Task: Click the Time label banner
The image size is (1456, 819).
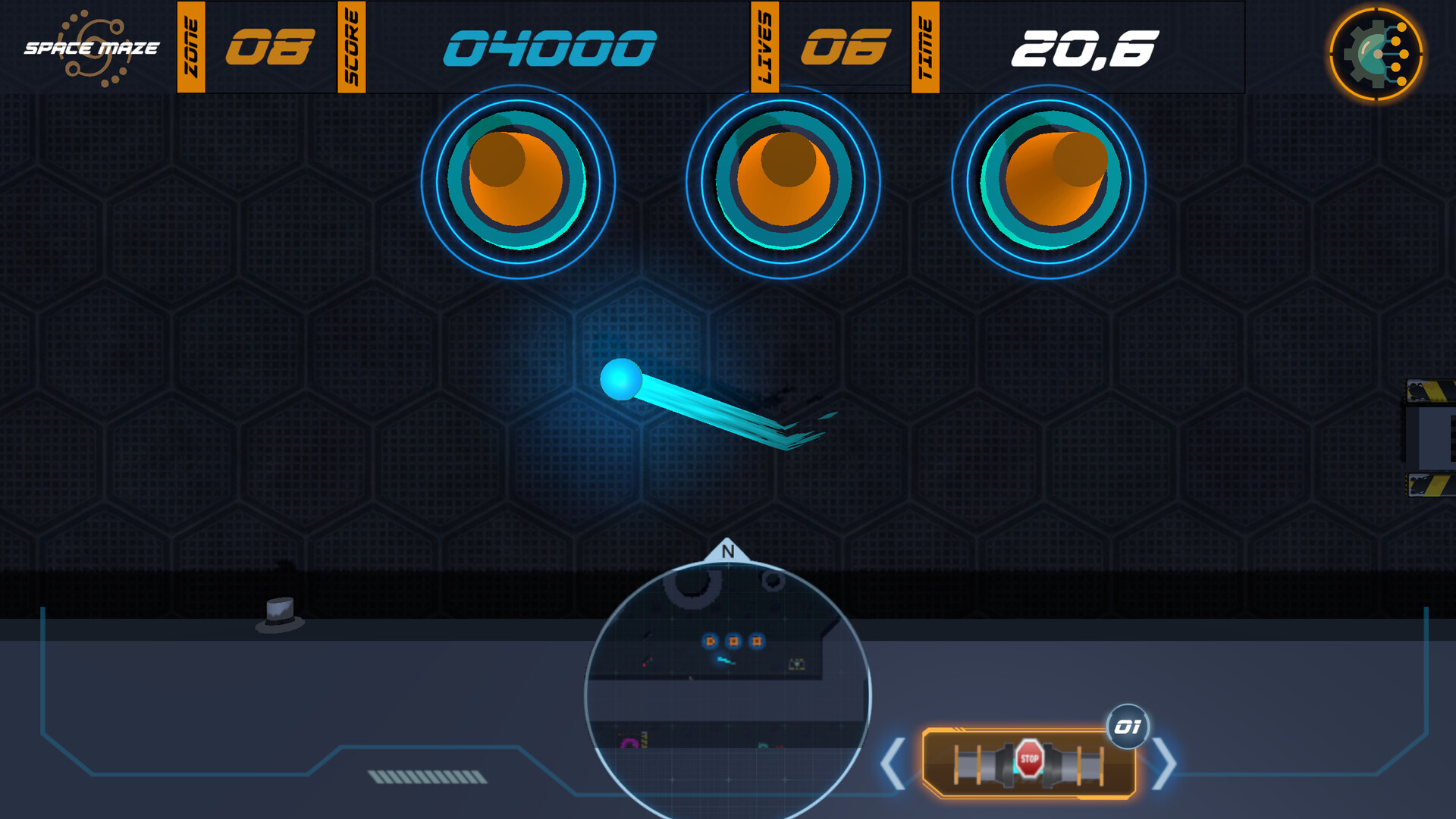Action: [x=924, y=47]
